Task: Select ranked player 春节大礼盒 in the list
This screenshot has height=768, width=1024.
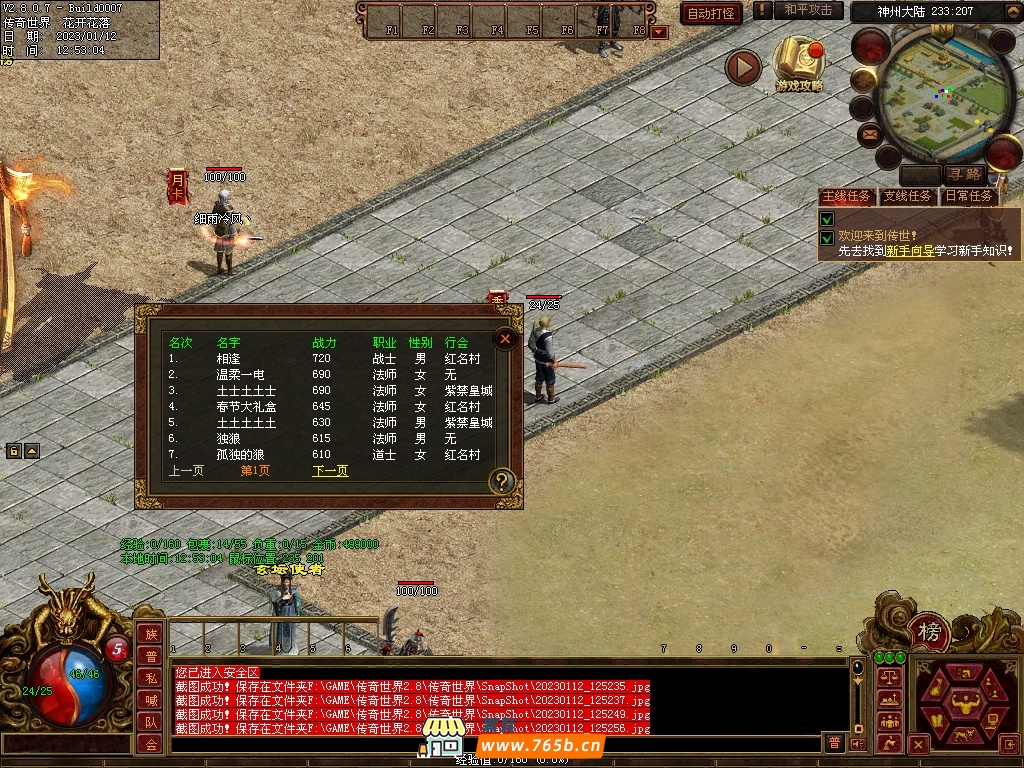Action: 244,406
